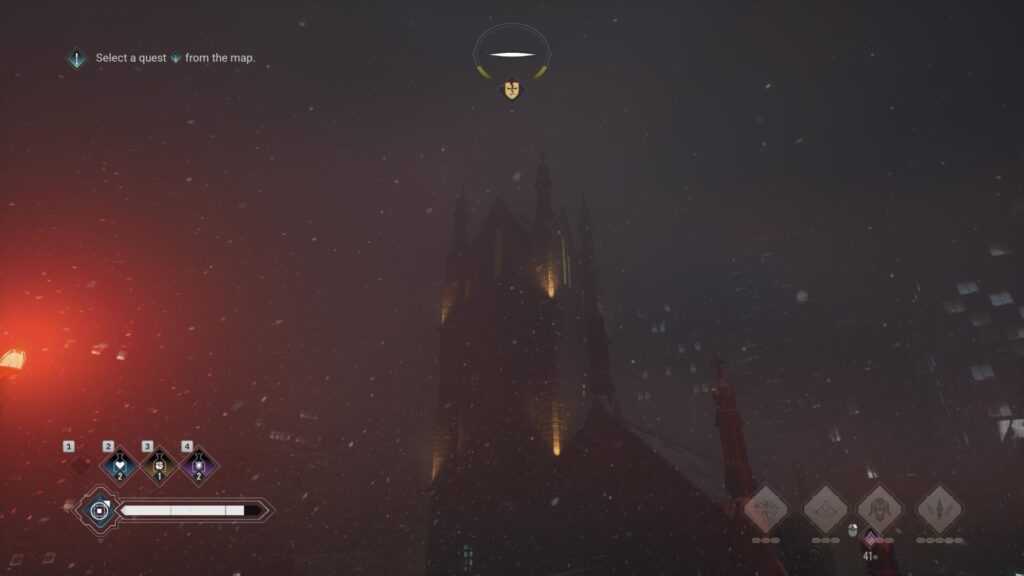Click the quest hint diamond icon
1024x576 pixels.
click(77, 59)
